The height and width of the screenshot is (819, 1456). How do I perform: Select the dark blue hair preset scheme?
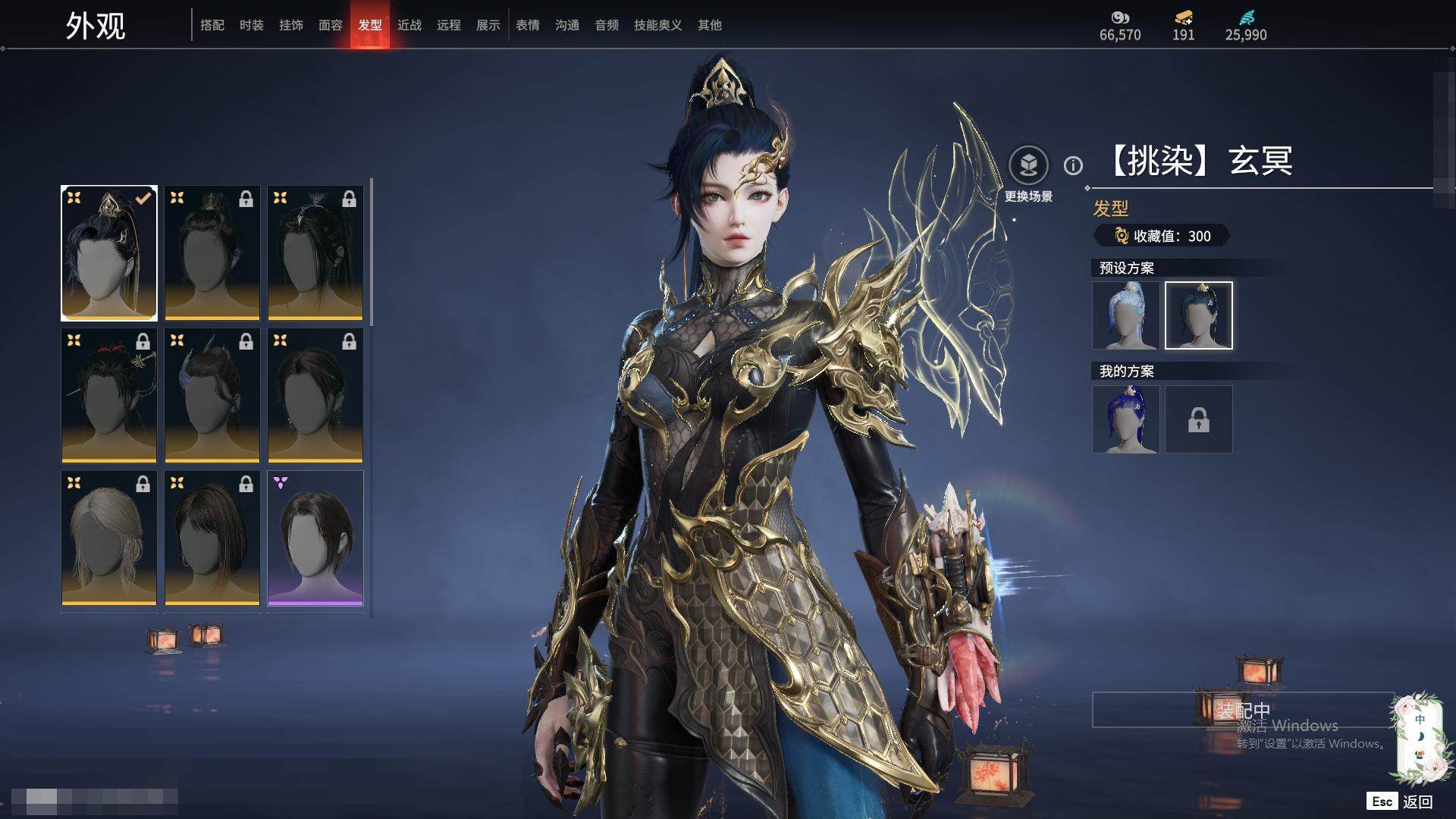tap(1199, 315)
